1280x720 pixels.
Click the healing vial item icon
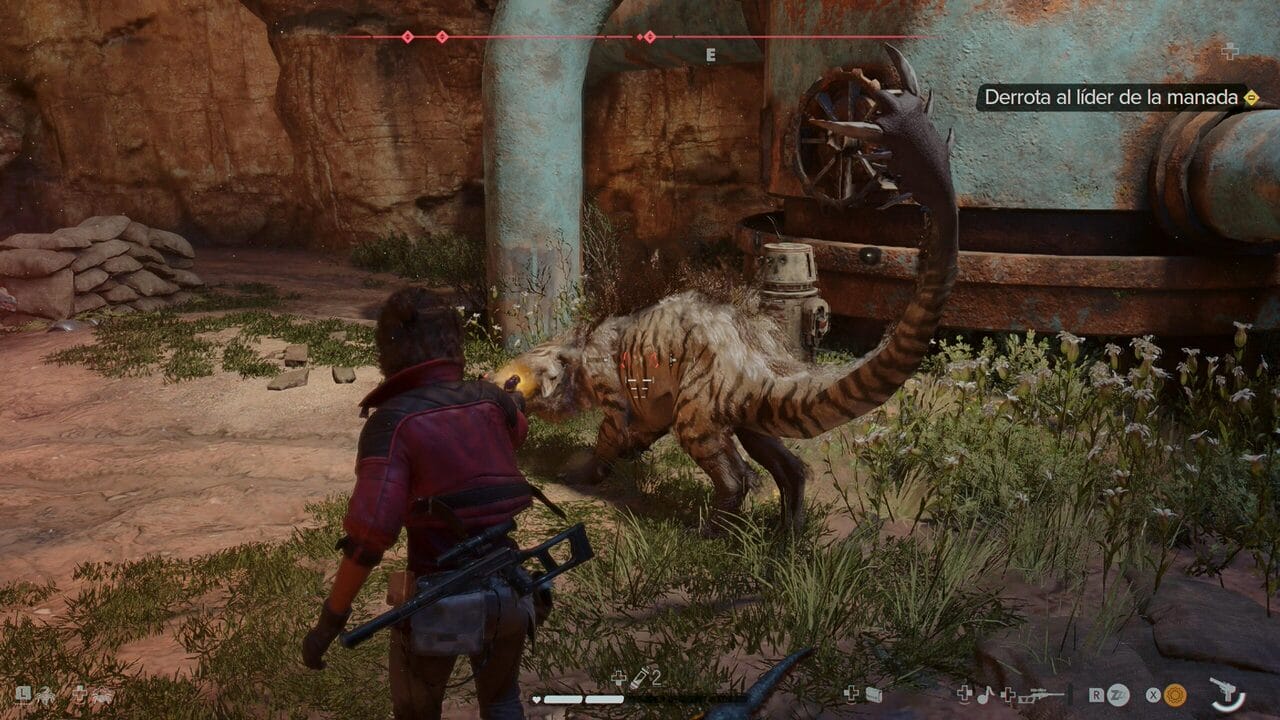tap(638, 677)
